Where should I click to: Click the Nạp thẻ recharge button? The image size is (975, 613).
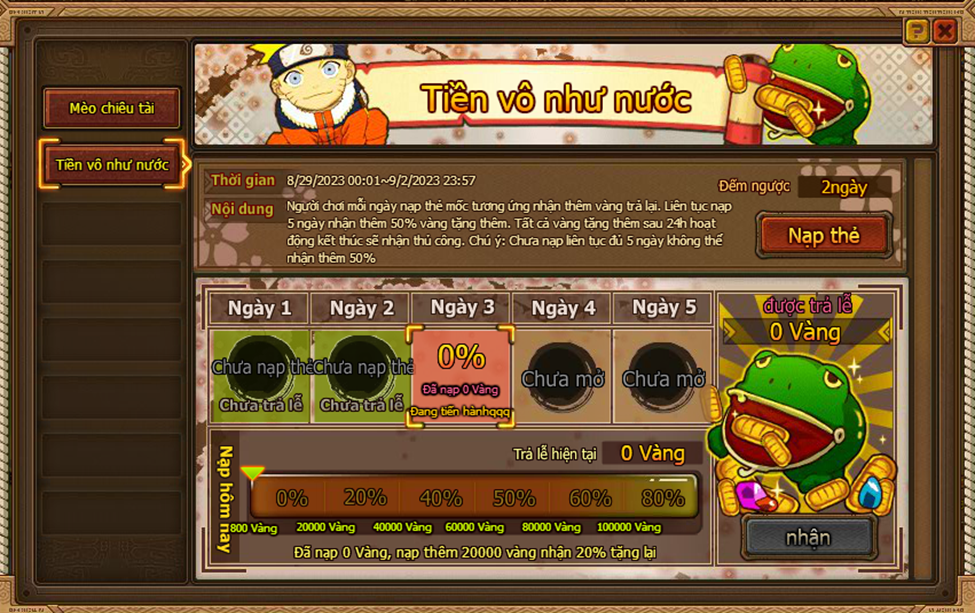(823, 236)
